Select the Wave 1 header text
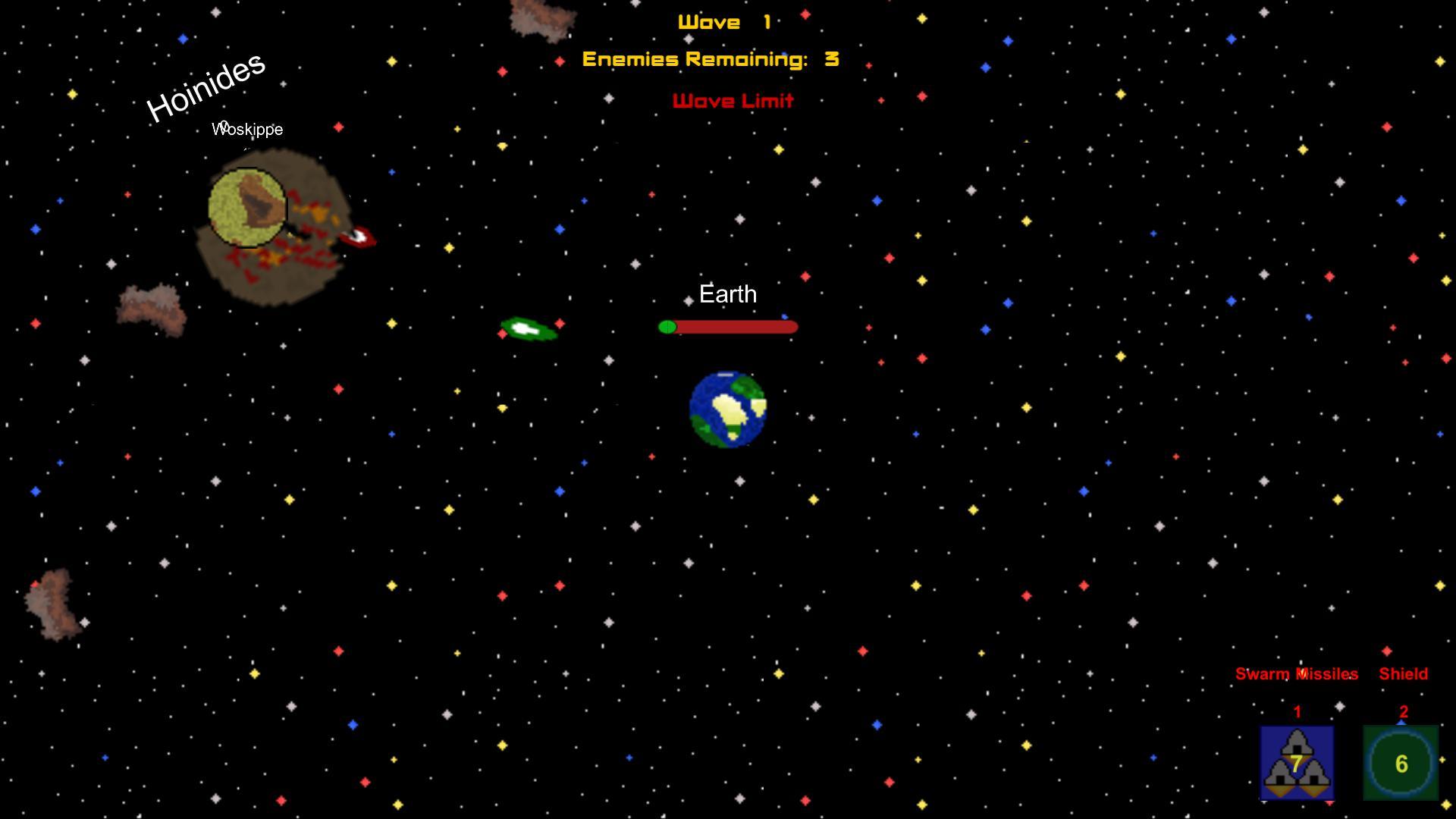 (724, 21)
